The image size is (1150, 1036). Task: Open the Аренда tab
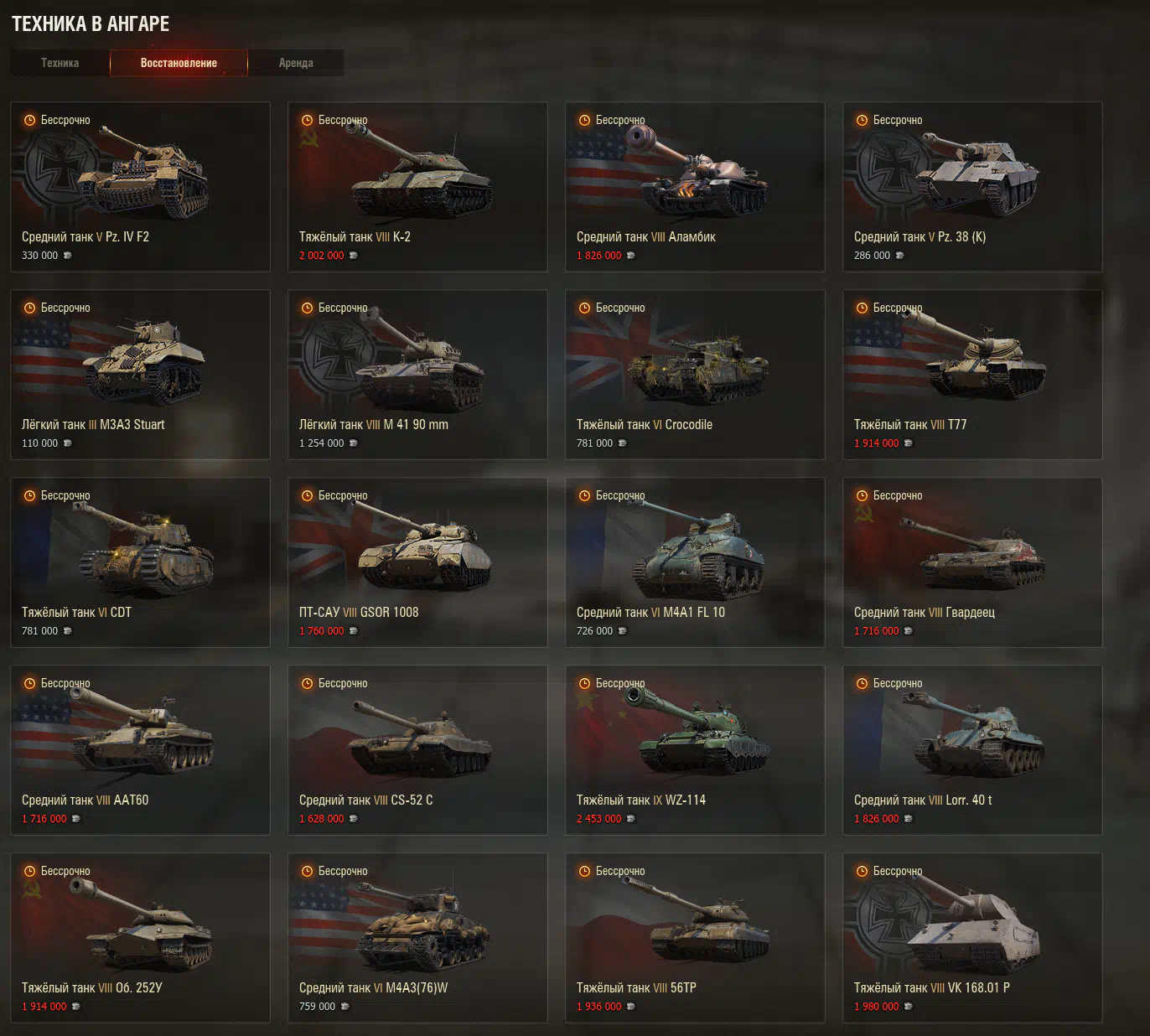296,63
